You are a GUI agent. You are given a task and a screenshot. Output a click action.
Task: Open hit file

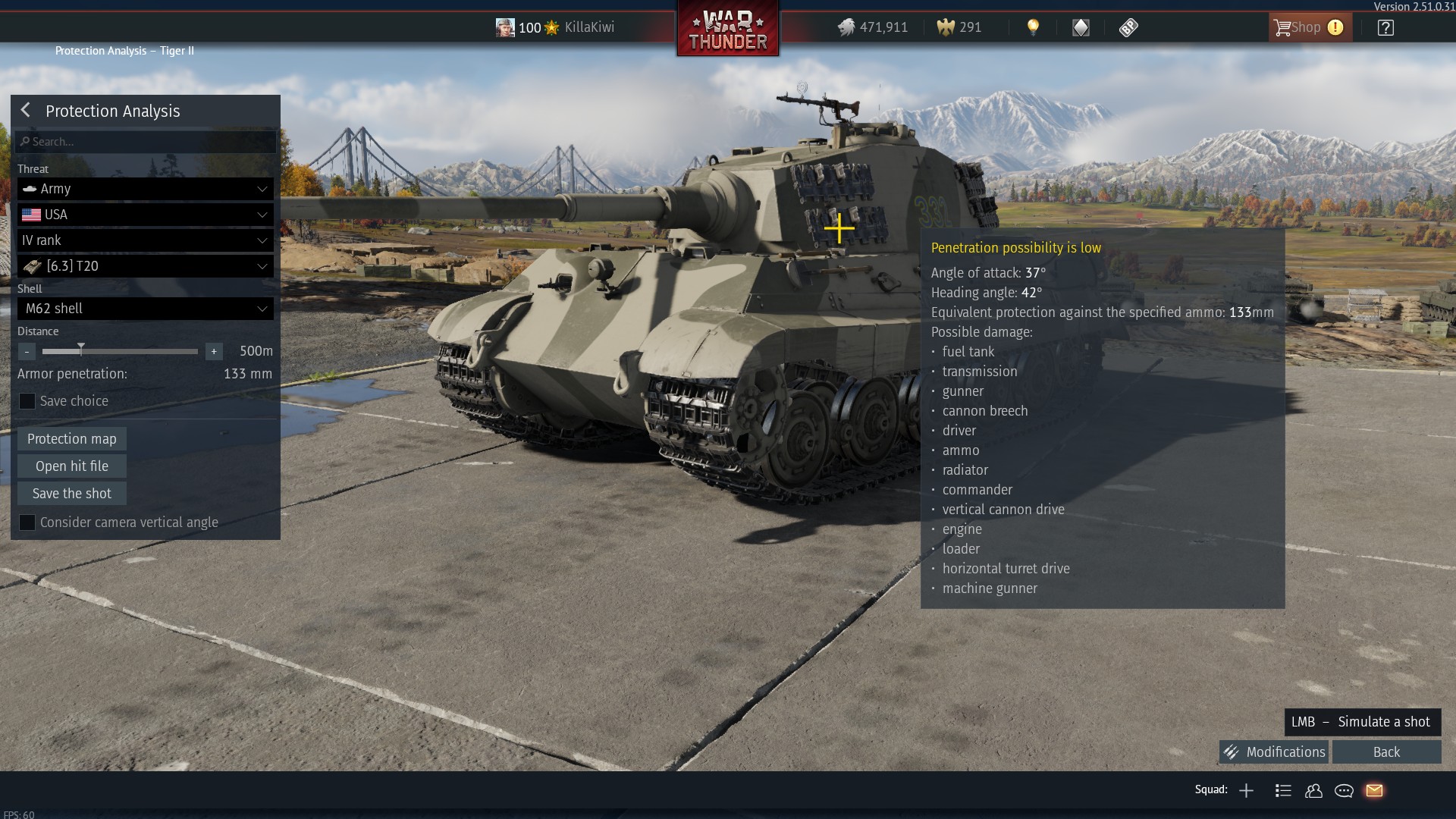[72, 466]
